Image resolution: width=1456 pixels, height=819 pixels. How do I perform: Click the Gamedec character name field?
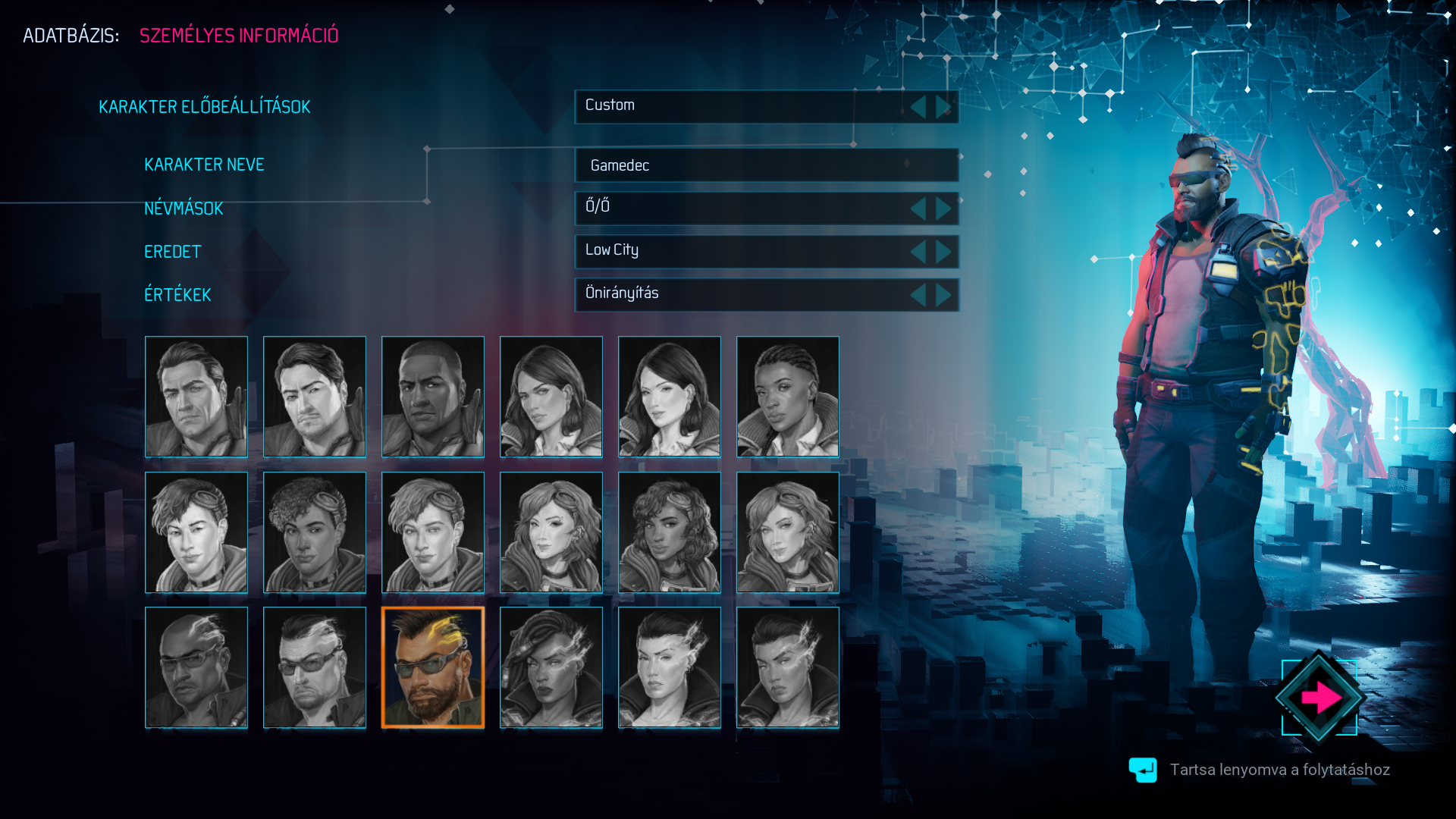(x=766, y=165)
